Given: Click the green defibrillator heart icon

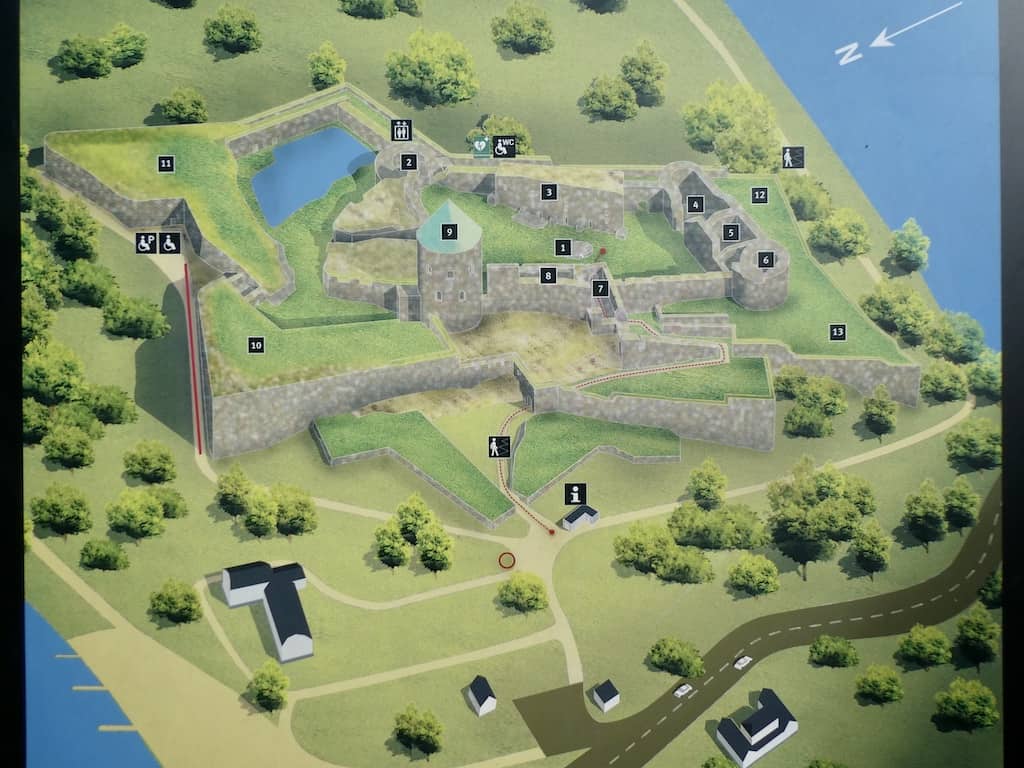Looking at the screenshot, I should coord(481,146).
